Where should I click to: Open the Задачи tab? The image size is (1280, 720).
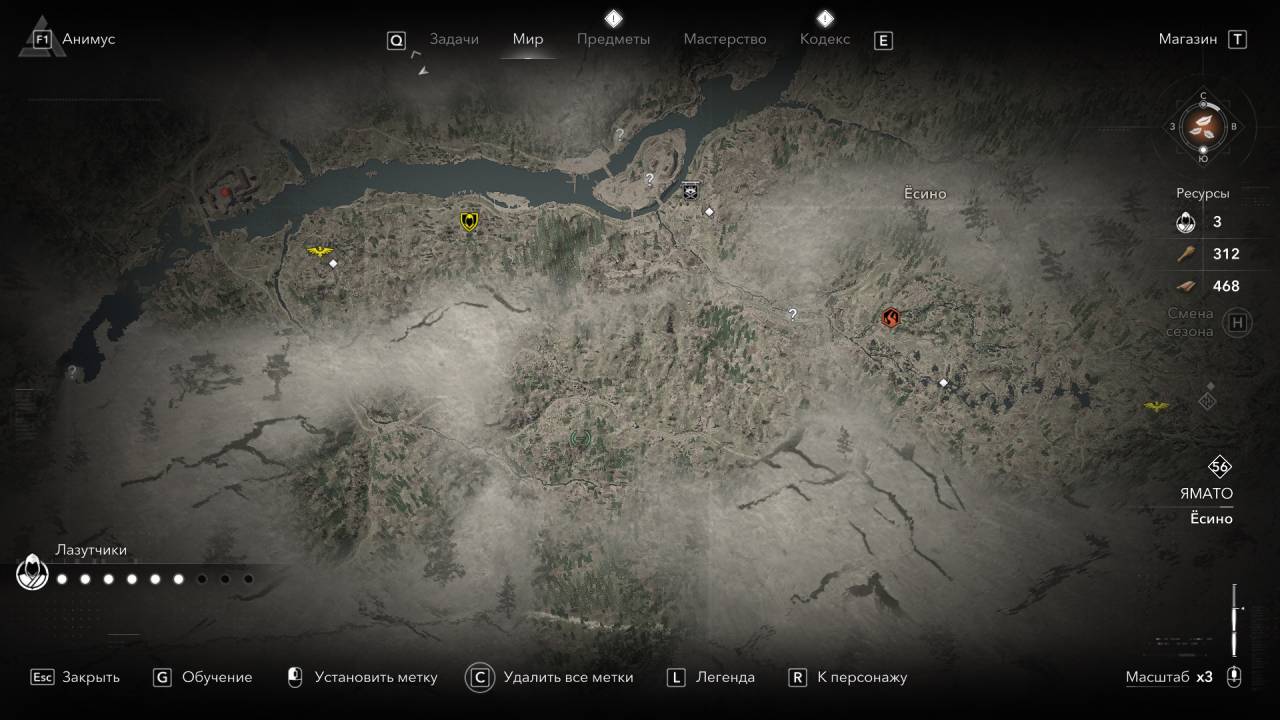coord(454,39)
